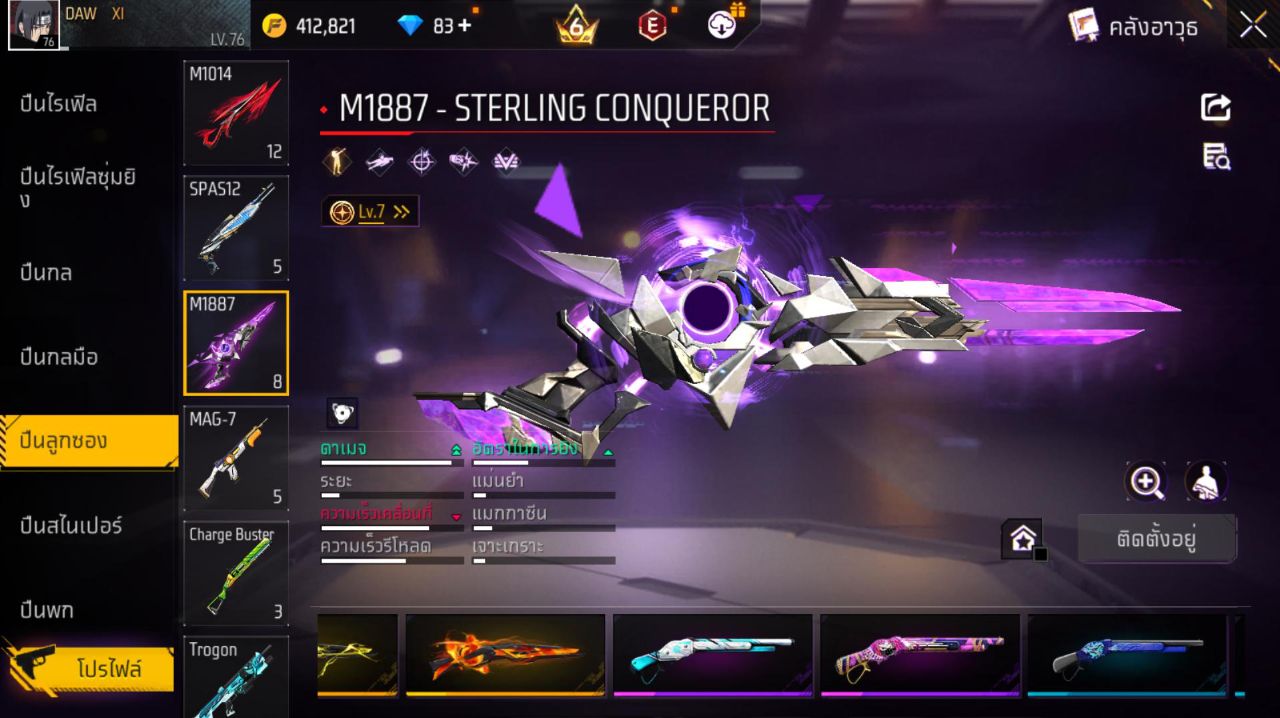Open the โปรไฟล์ profile button
This screenshot has height=718, width=1280.
point(108,669)
